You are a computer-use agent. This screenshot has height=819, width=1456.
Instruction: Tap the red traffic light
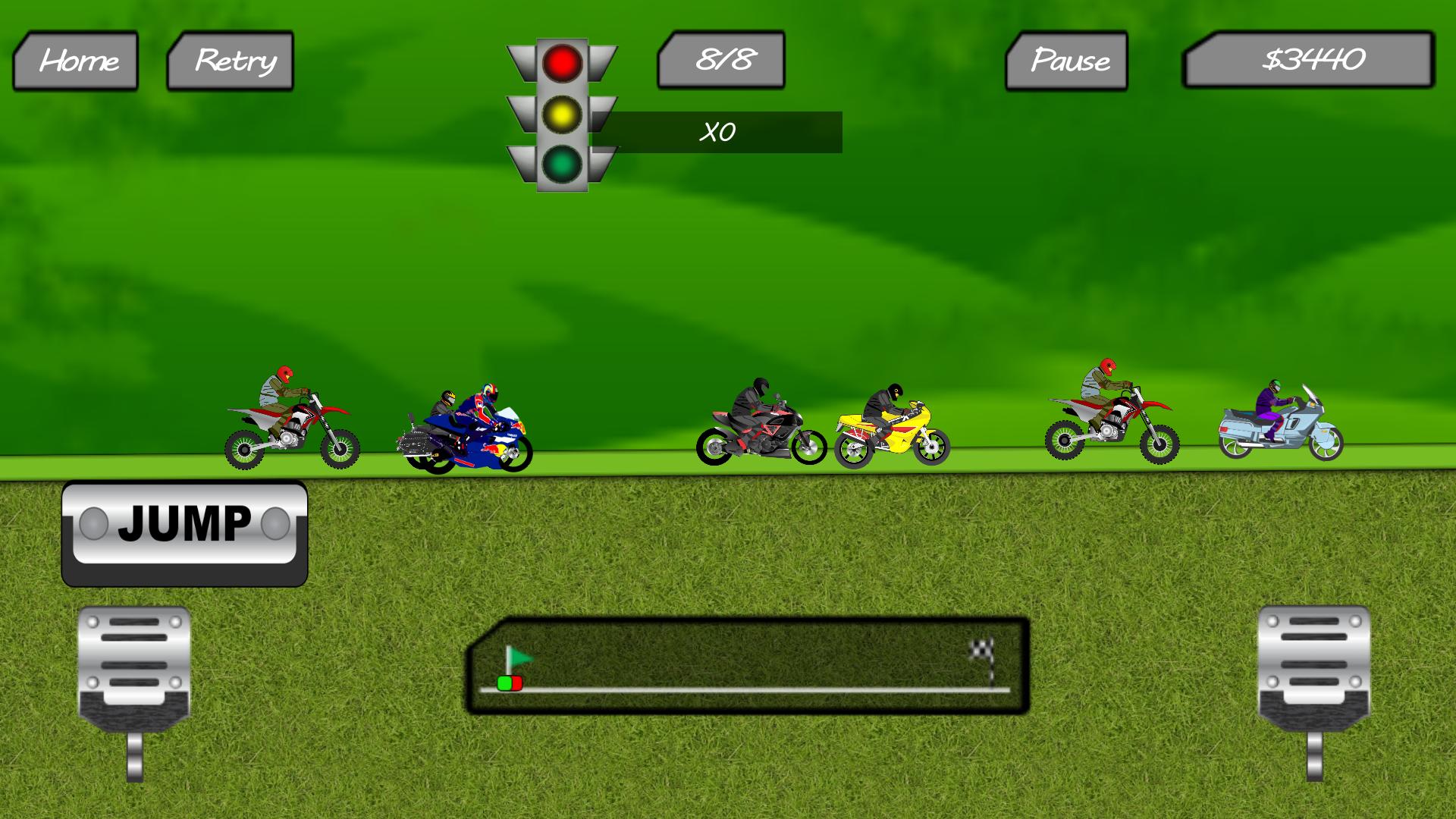[561, 64]
